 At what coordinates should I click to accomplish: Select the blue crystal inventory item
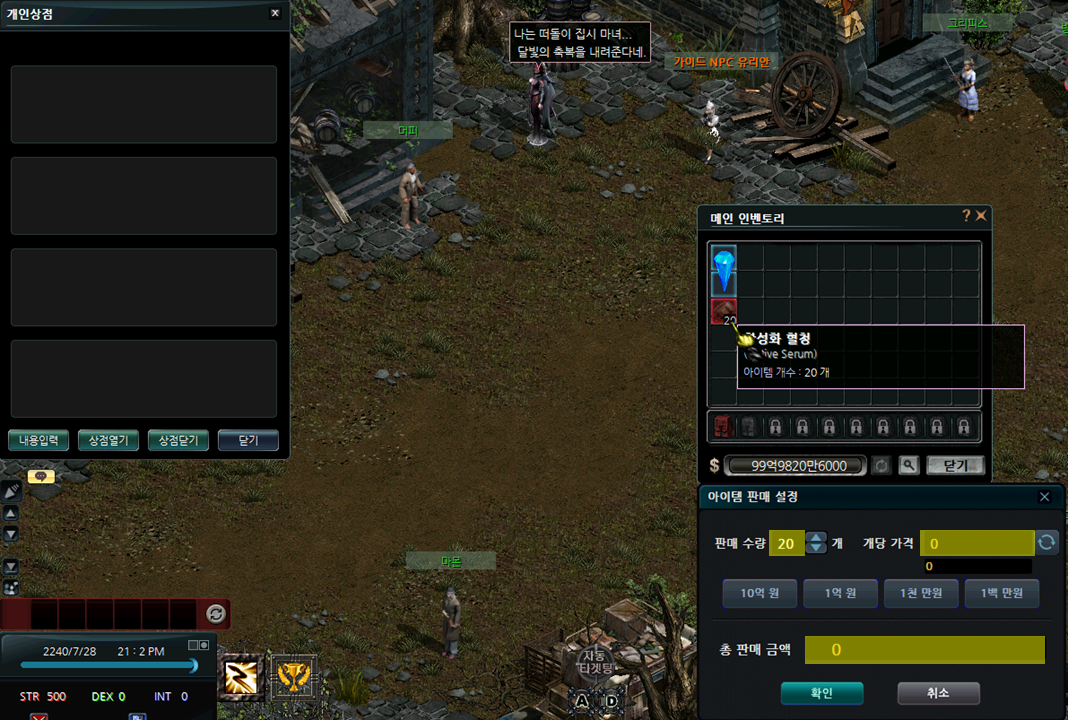click(x=723, y=270)
